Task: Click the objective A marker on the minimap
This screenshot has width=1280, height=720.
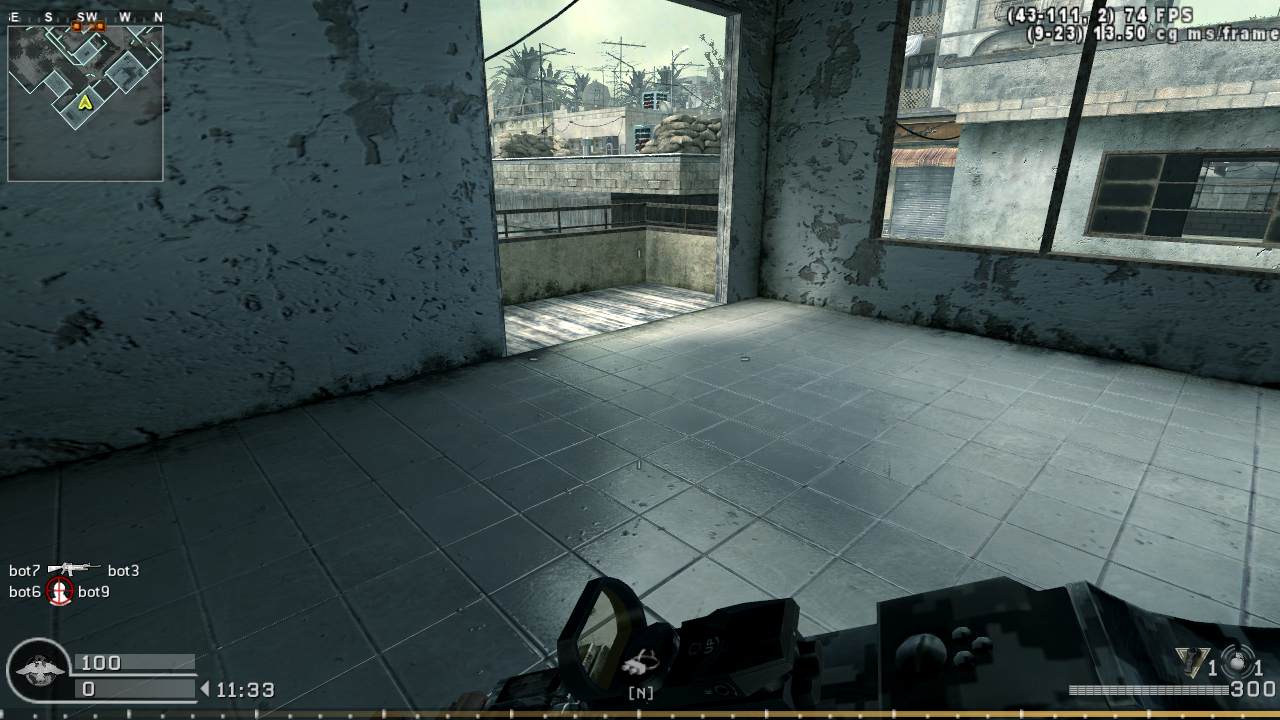Action: [86, 102]
